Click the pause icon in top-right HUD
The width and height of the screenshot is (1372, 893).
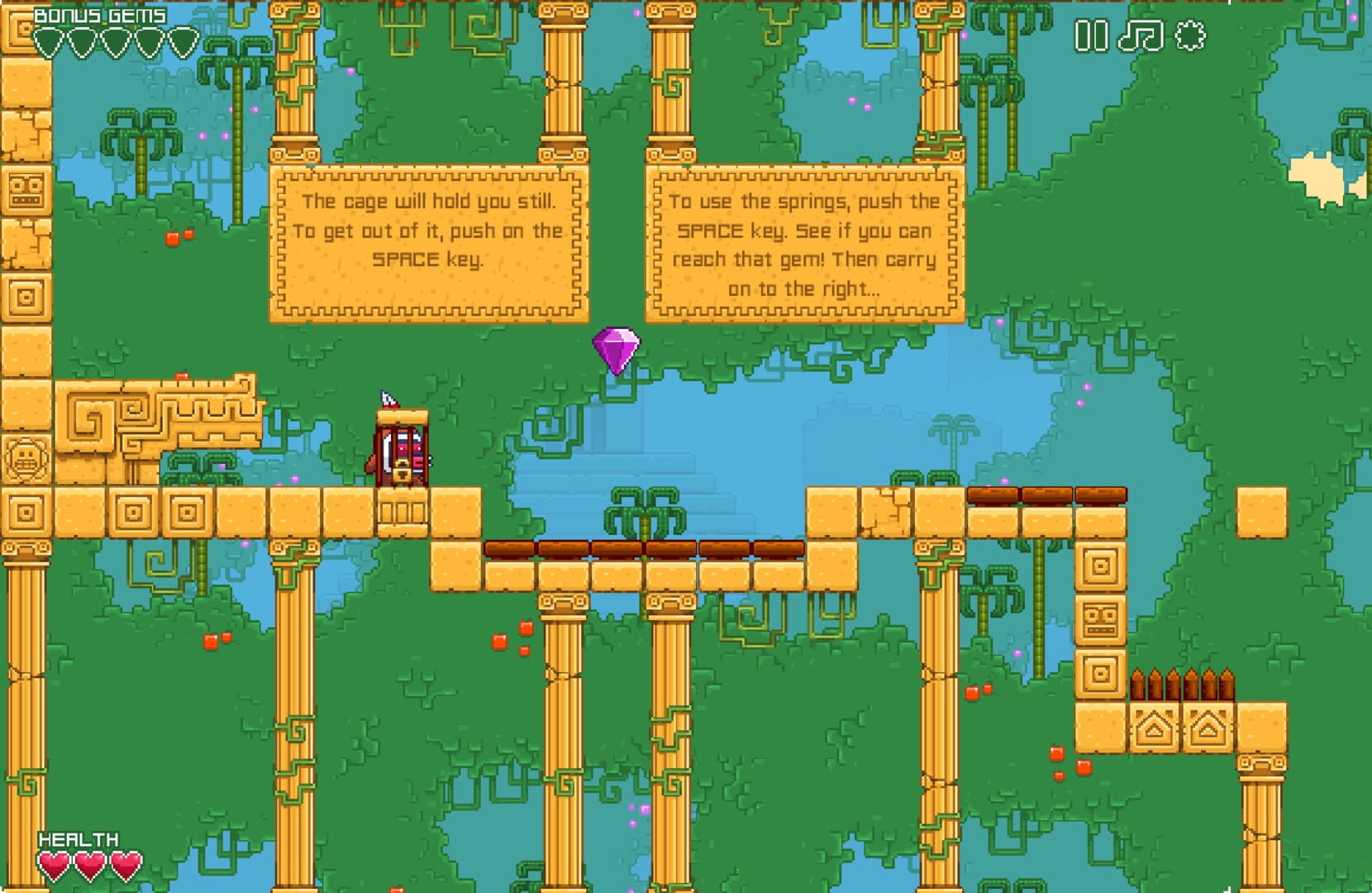pyautogui.click(x=1091, y=36)
